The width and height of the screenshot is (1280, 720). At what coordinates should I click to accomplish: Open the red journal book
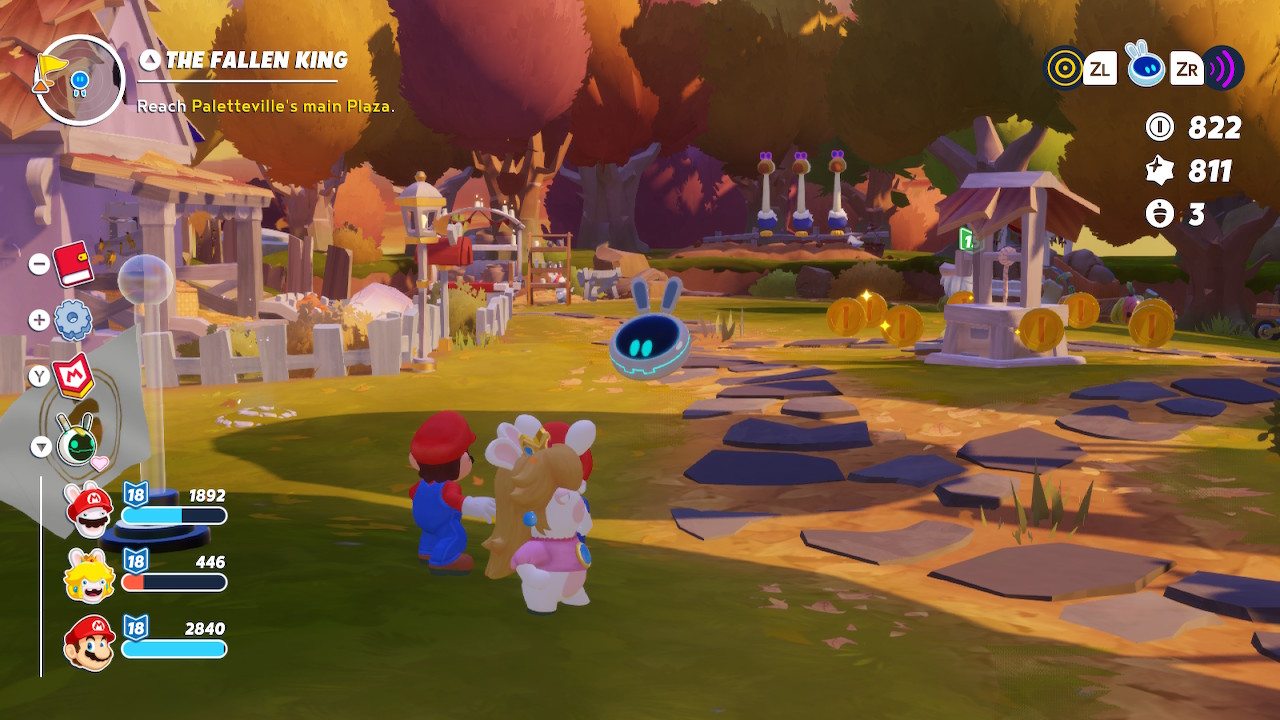click(x=72, y=264)
